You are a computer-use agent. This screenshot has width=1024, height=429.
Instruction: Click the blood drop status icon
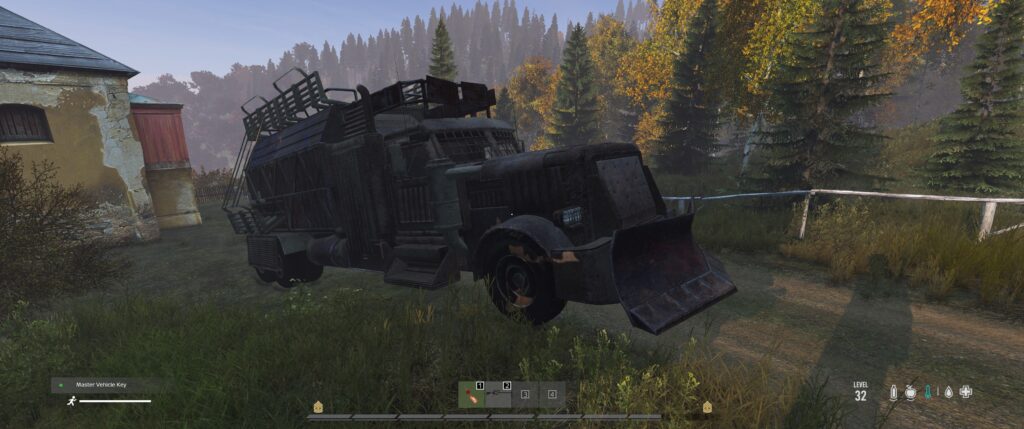[947, 393]
